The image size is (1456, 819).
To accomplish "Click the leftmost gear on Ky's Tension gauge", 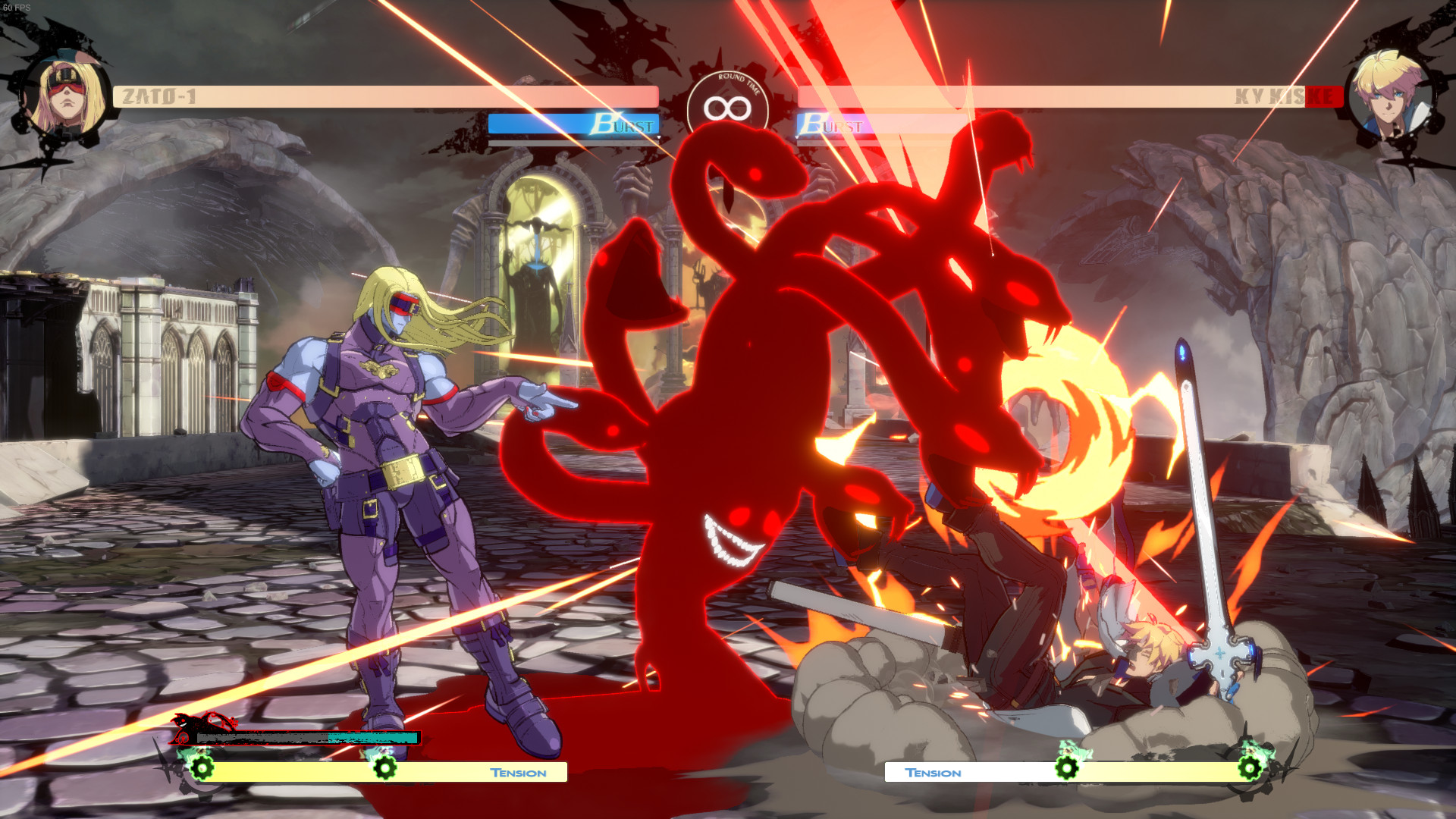I will pos(1067,769).
